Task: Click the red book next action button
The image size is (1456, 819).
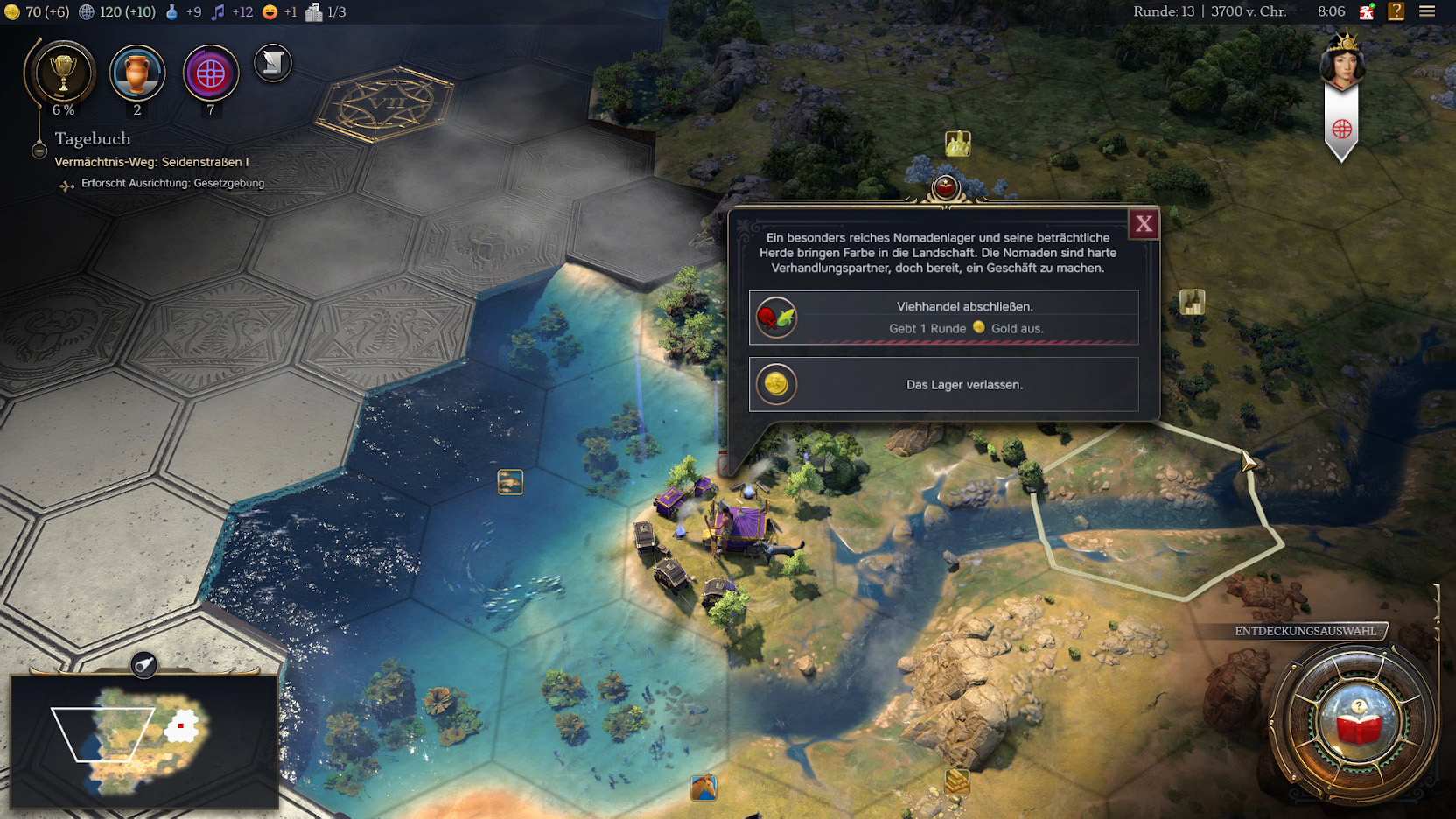Action: [1358, 722]
